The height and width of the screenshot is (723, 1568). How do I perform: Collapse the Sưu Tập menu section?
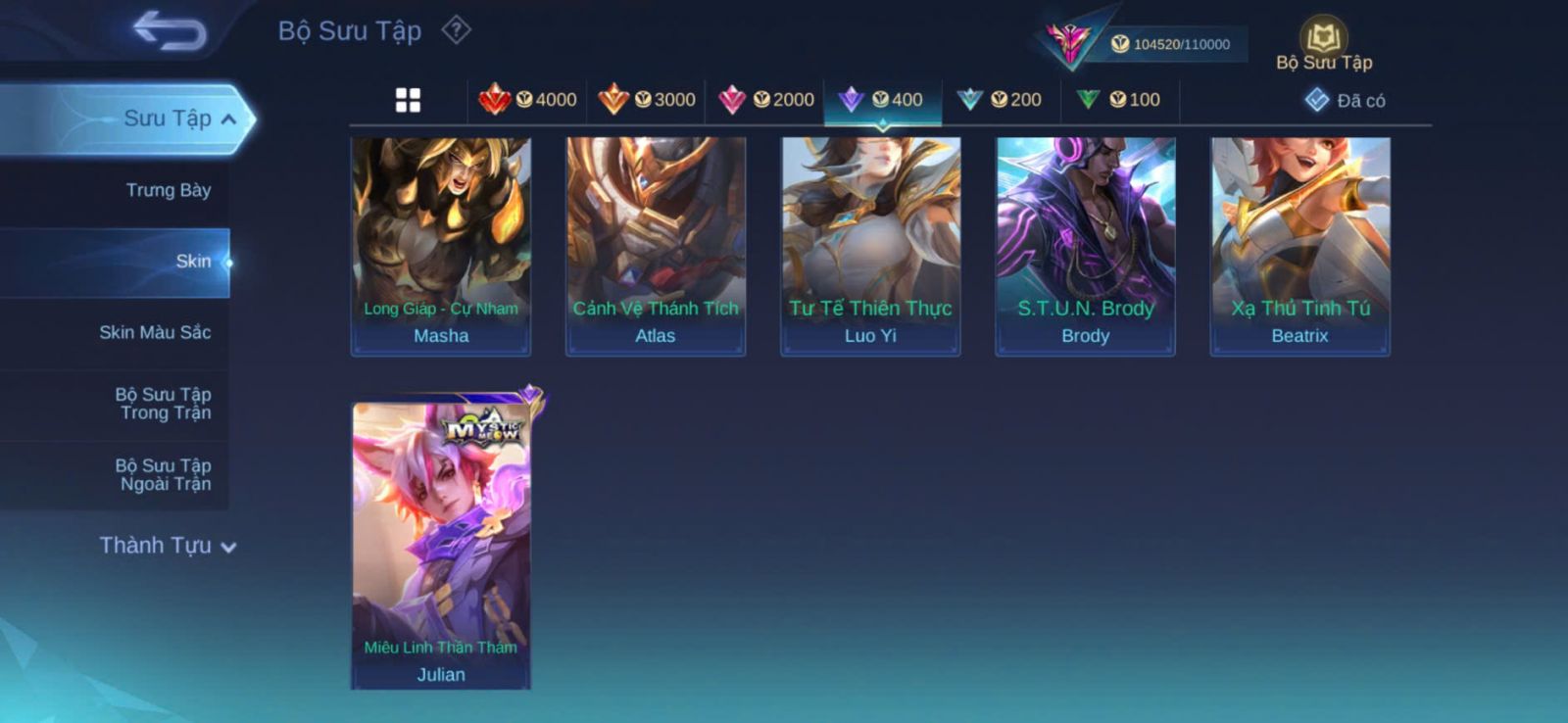click(227, 120)
